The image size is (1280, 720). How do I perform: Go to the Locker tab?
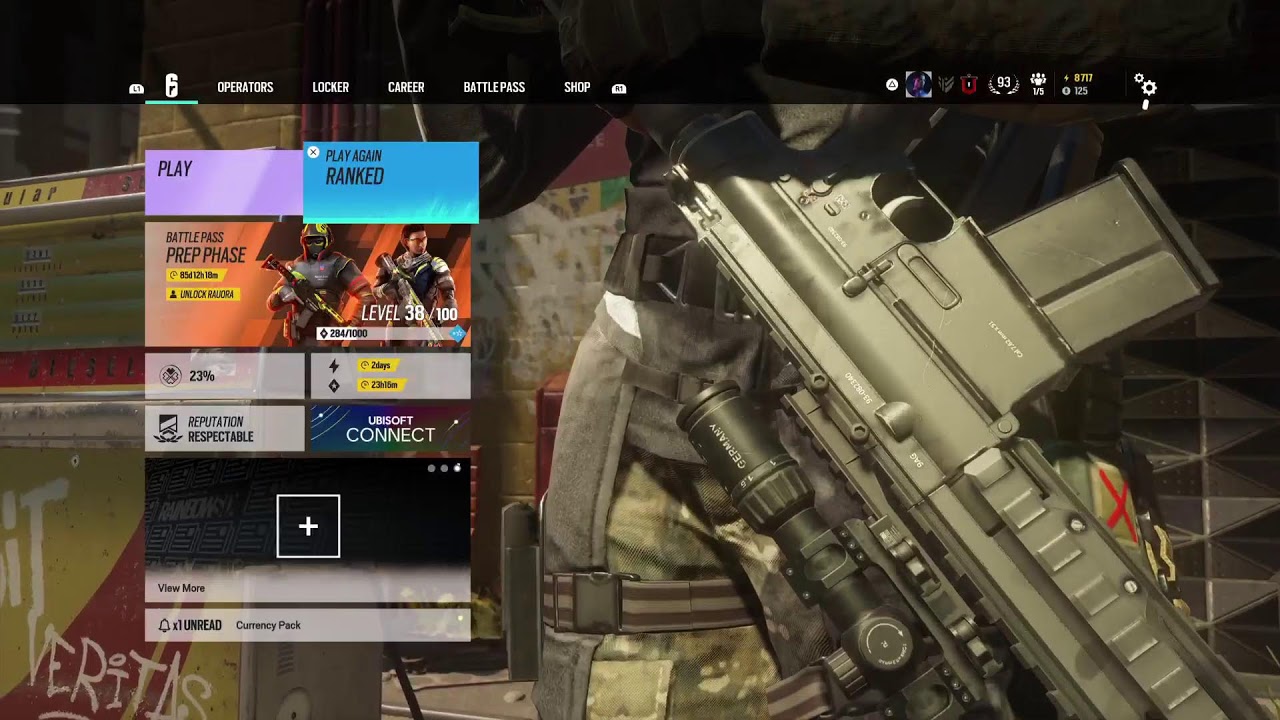[330, 87]
